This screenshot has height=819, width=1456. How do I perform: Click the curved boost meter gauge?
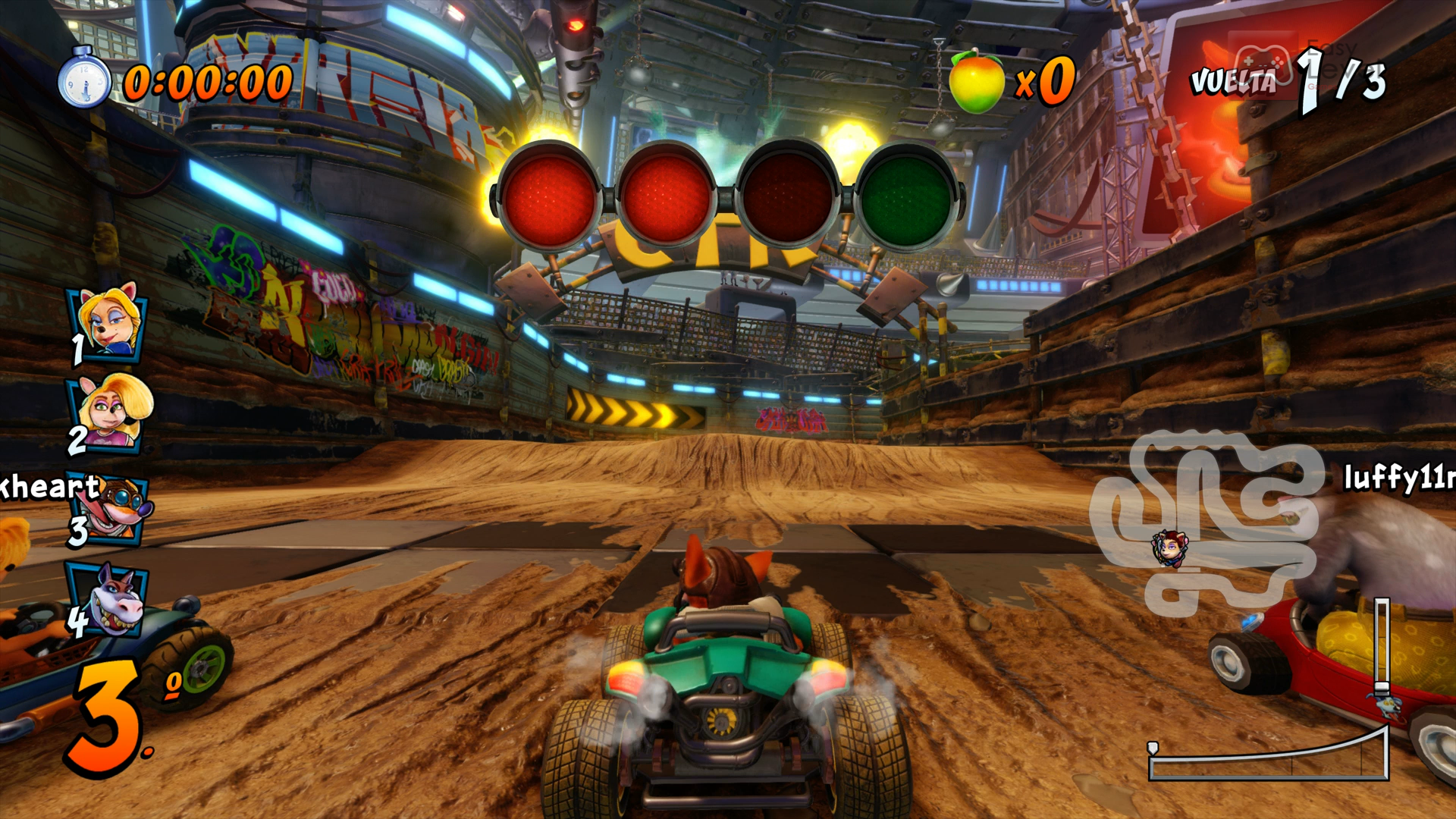point(1268,758)
